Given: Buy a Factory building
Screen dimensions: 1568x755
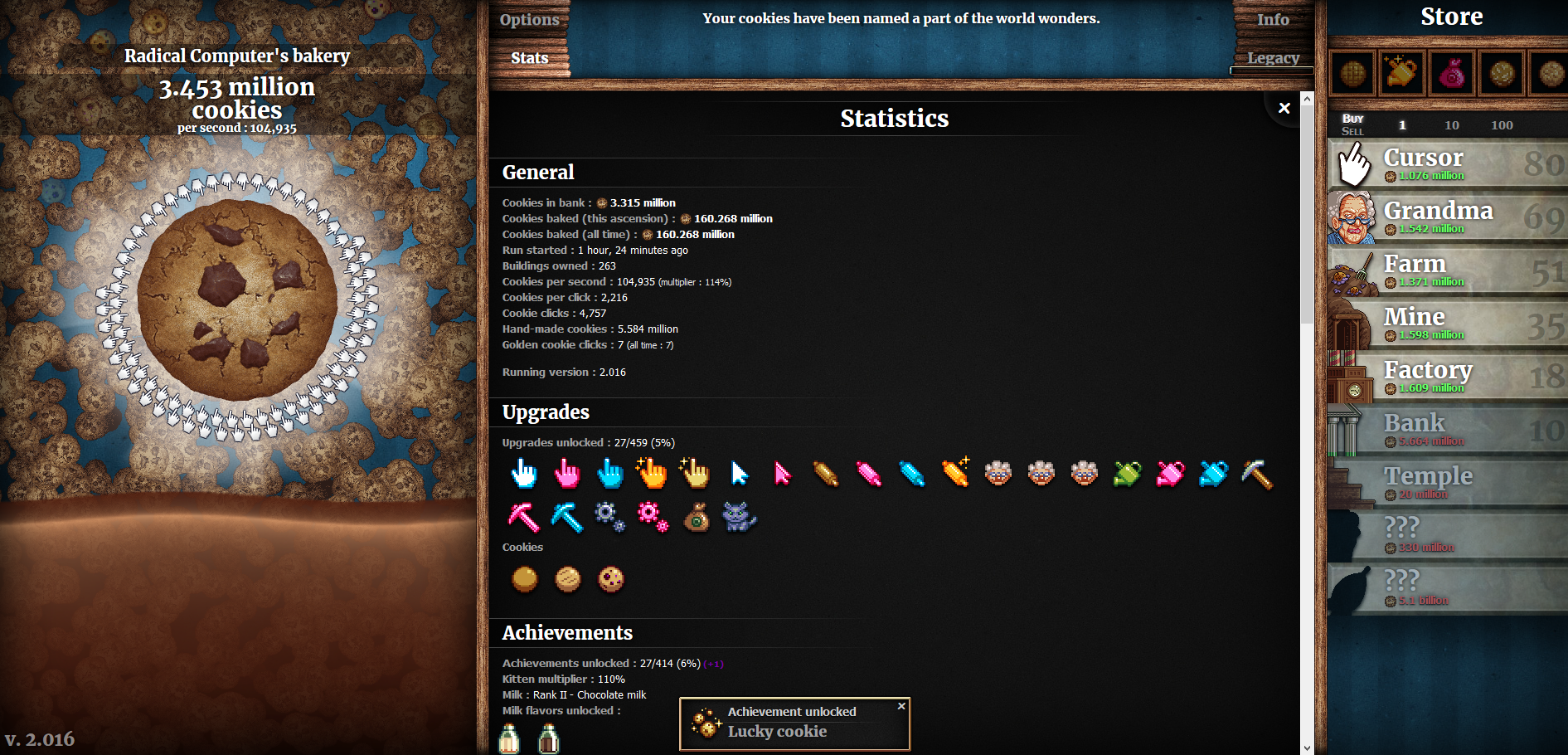Looking at the screenshot, I should click(x=1447, y=376).
